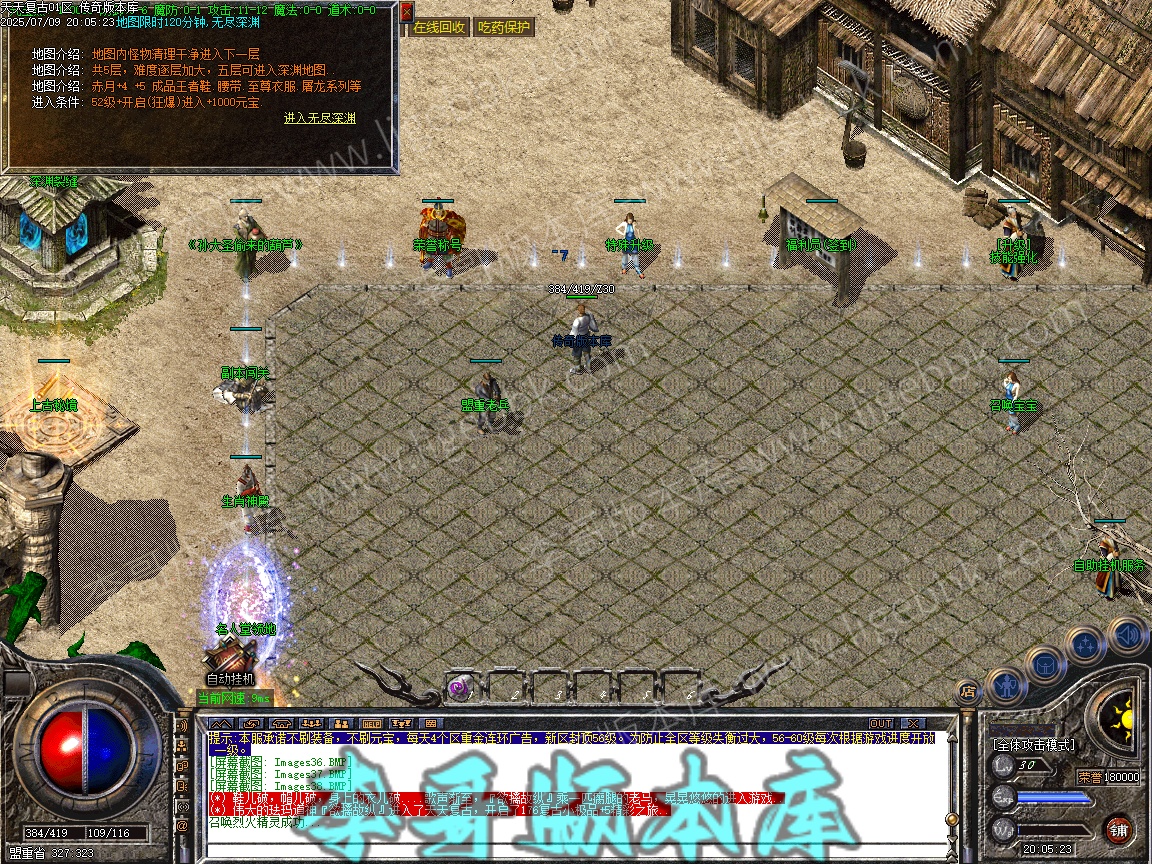Toggle the sound speaker icon

coord(1126,635)
